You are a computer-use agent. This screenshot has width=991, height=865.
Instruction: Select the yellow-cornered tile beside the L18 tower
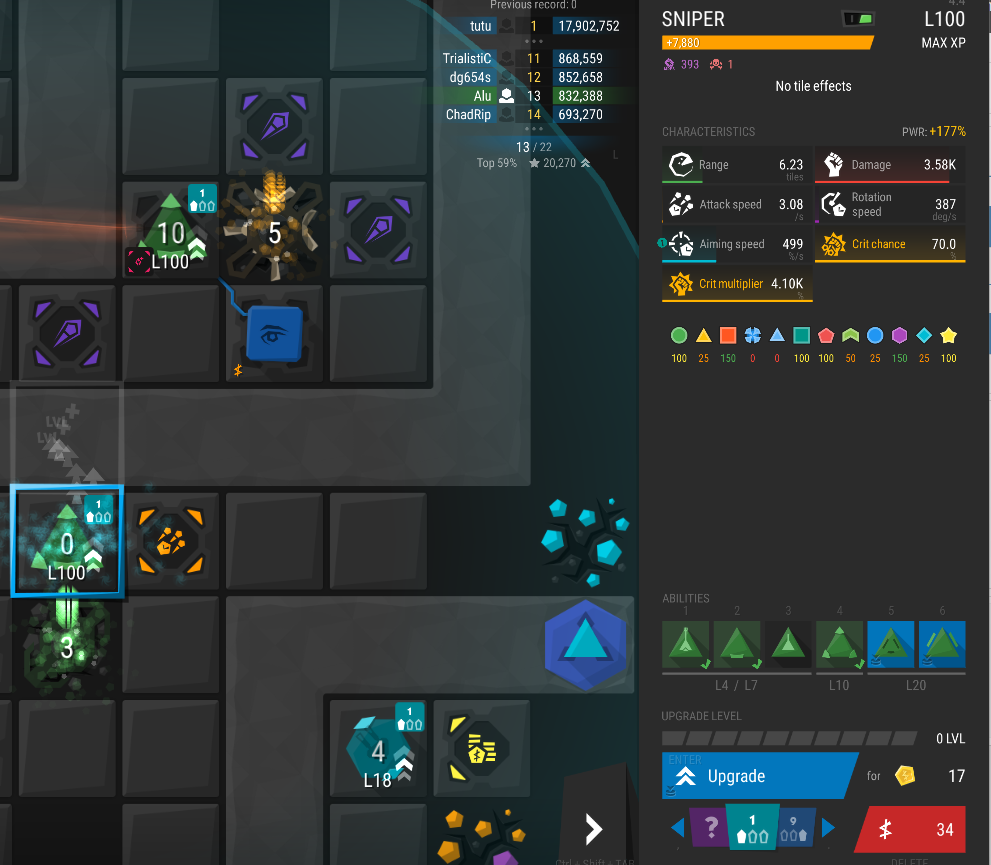click(482, 749)
